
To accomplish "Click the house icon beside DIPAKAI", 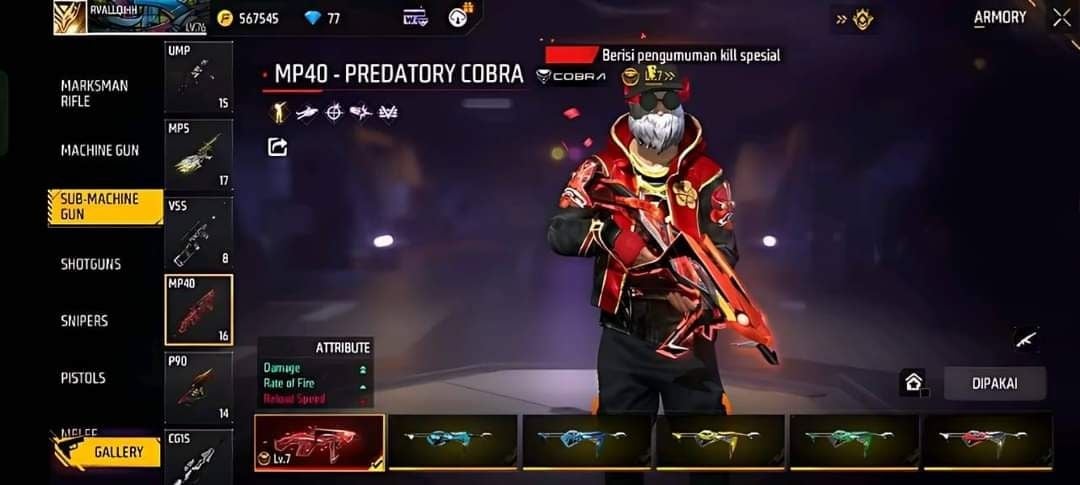I will pyautogui.click(x=912, y=382).
